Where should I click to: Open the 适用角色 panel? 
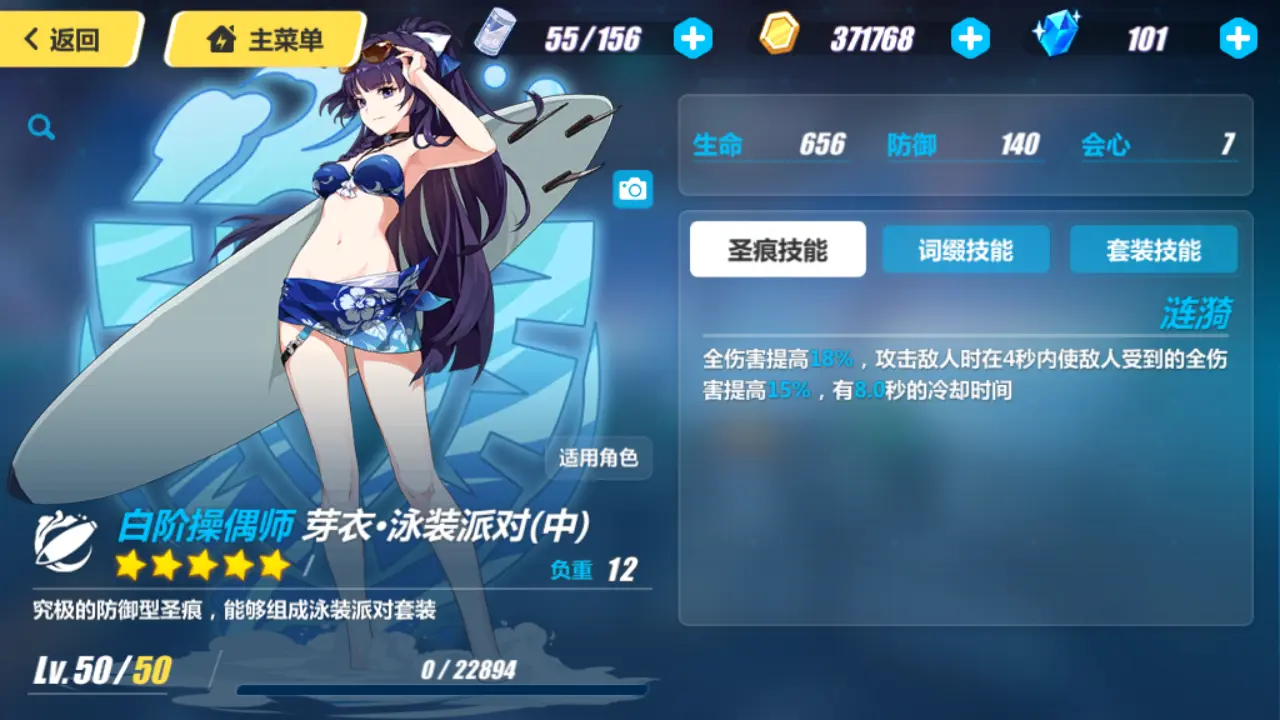coord(598,459)
